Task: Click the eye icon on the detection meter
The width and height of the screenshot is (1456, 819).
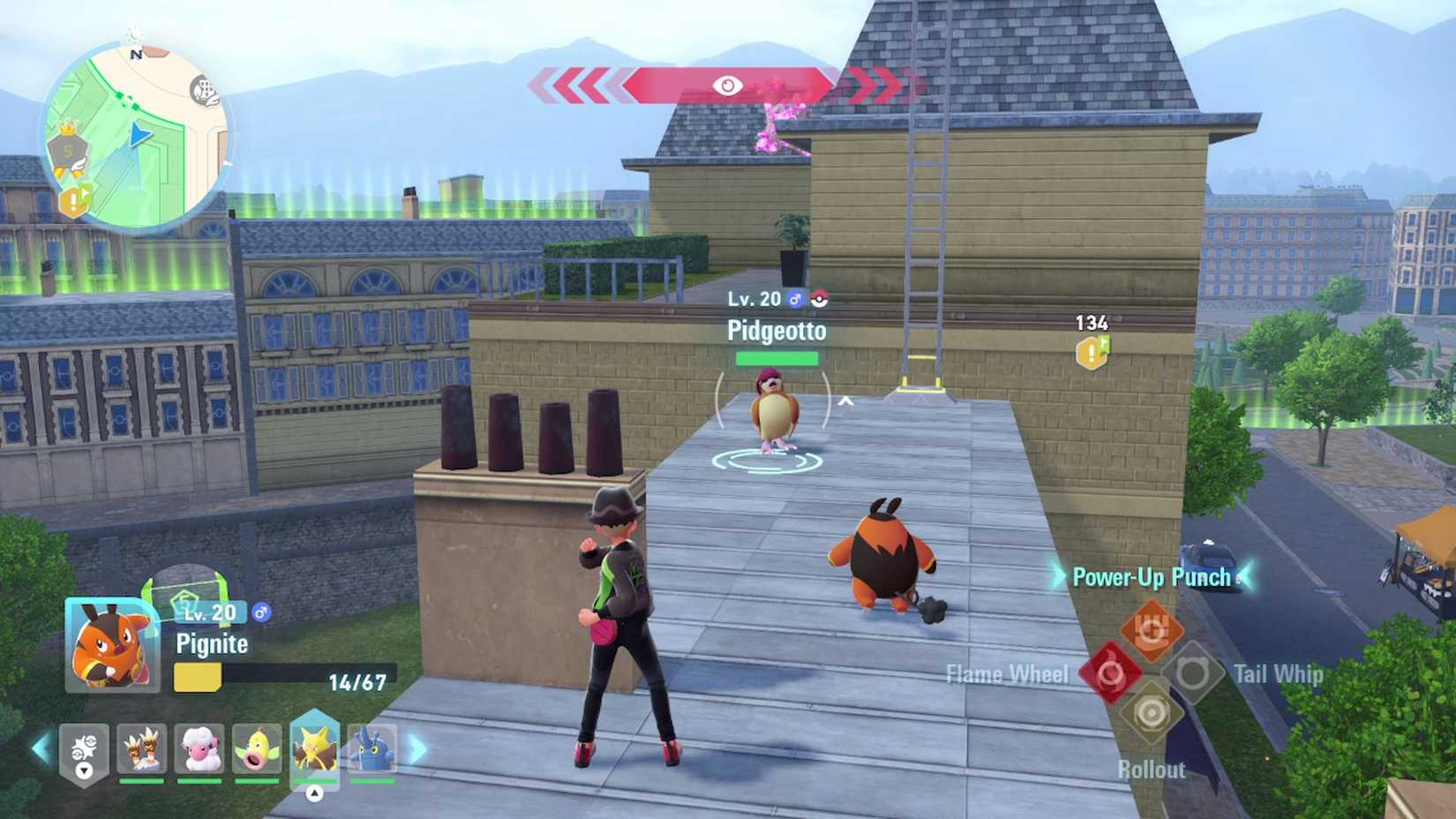Action: [726, 86]
